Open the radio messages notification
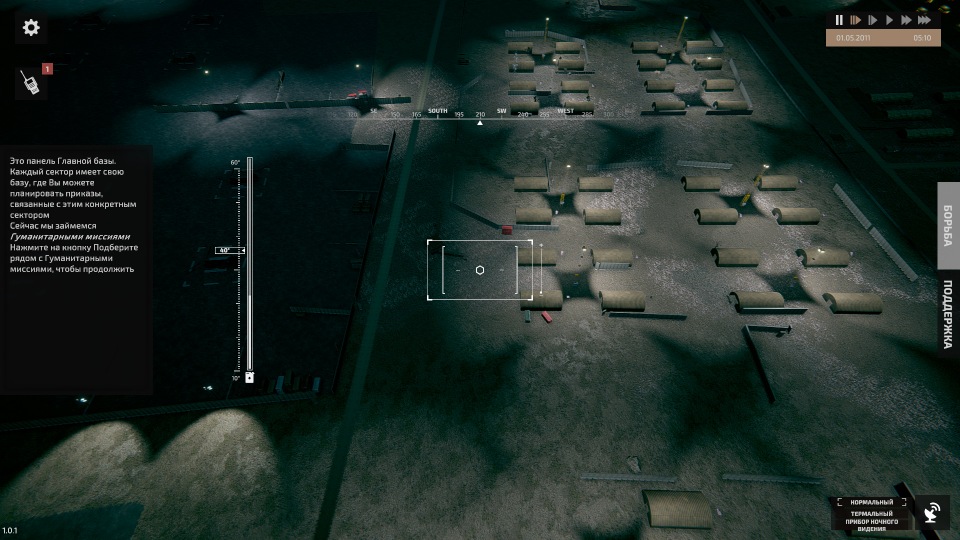 (x=30, y=83)
